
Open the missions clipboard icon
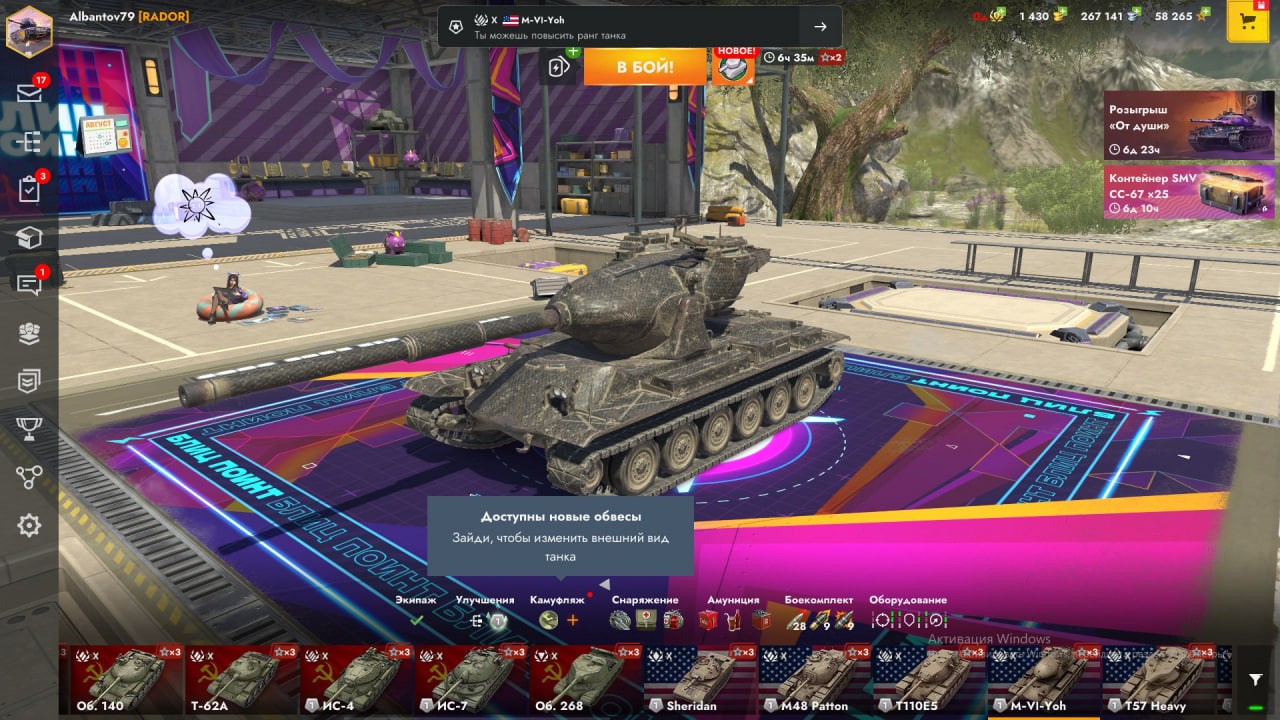tap(29, 189)
